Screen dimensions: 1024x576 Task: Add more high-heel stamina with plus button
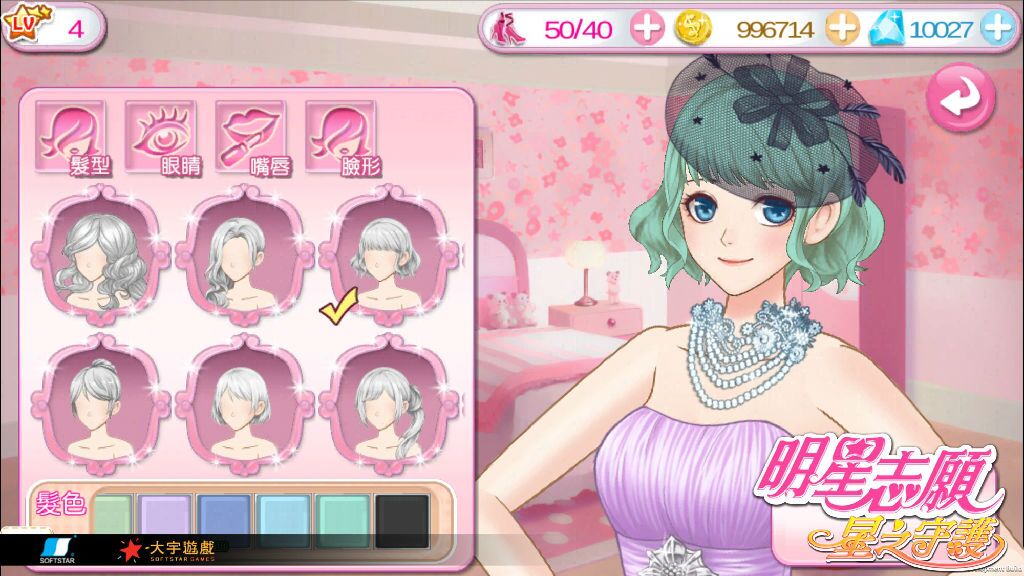648,28
